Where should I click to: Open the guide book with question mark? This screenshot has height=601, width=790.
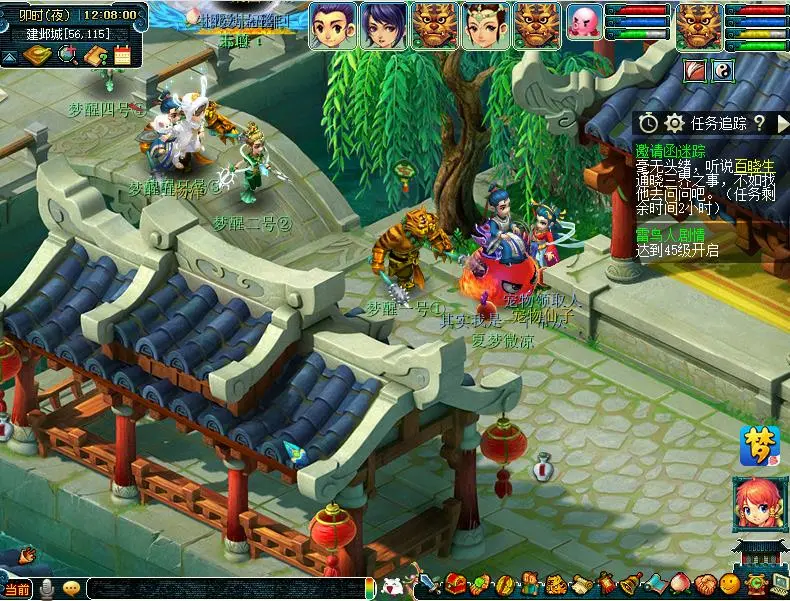(97, 56)
